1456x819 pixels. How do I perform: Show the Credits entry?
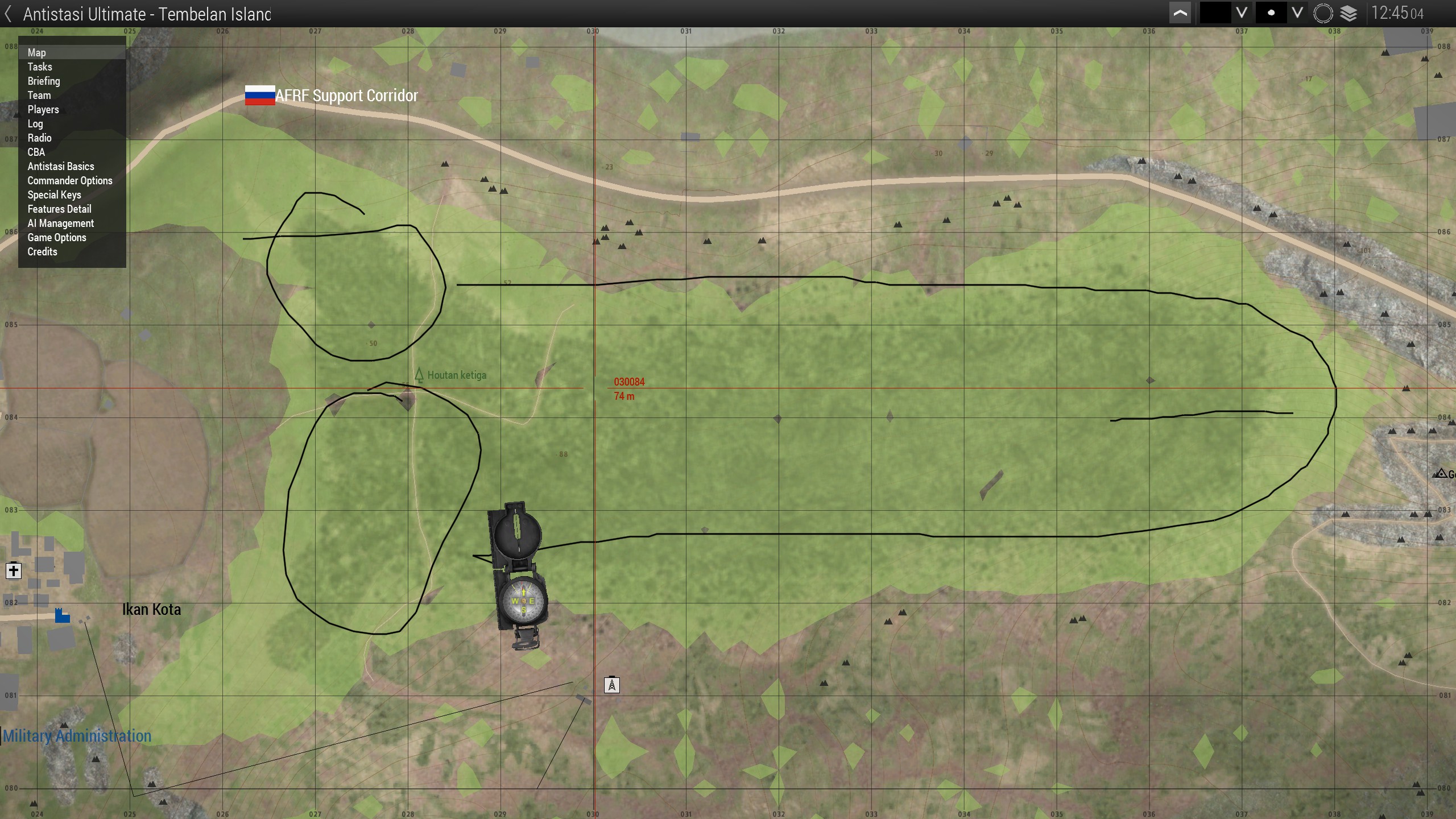[x=43, y=251]
